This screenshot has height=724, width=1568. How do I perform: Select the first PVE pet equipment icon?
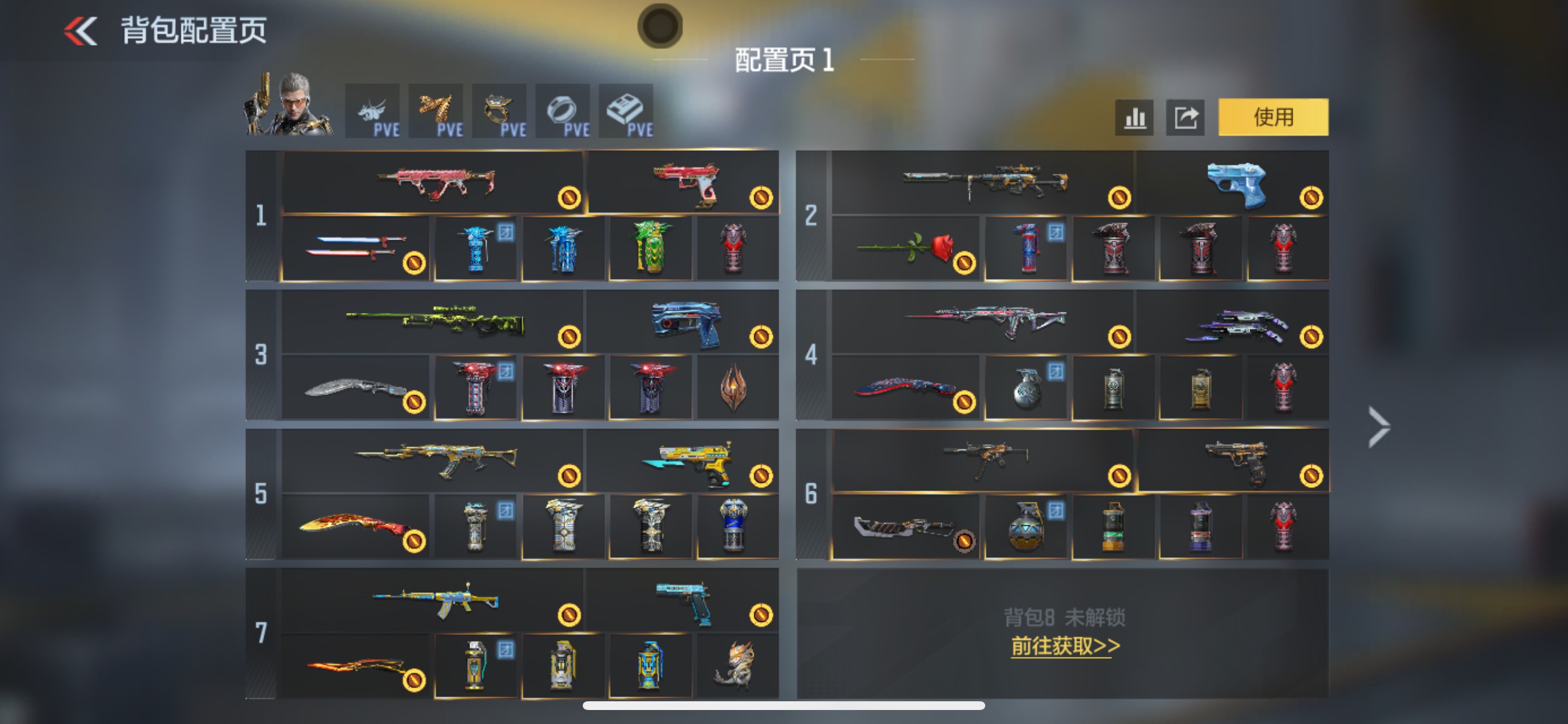click(x=374, y=110)
